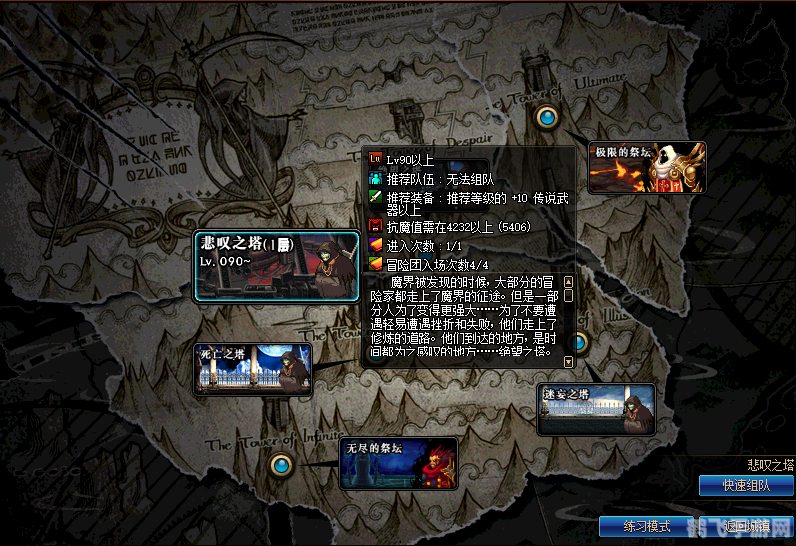Return to town with 返回城镇
The width and height of the screenshot is (796, 546).
coord(744,526)
